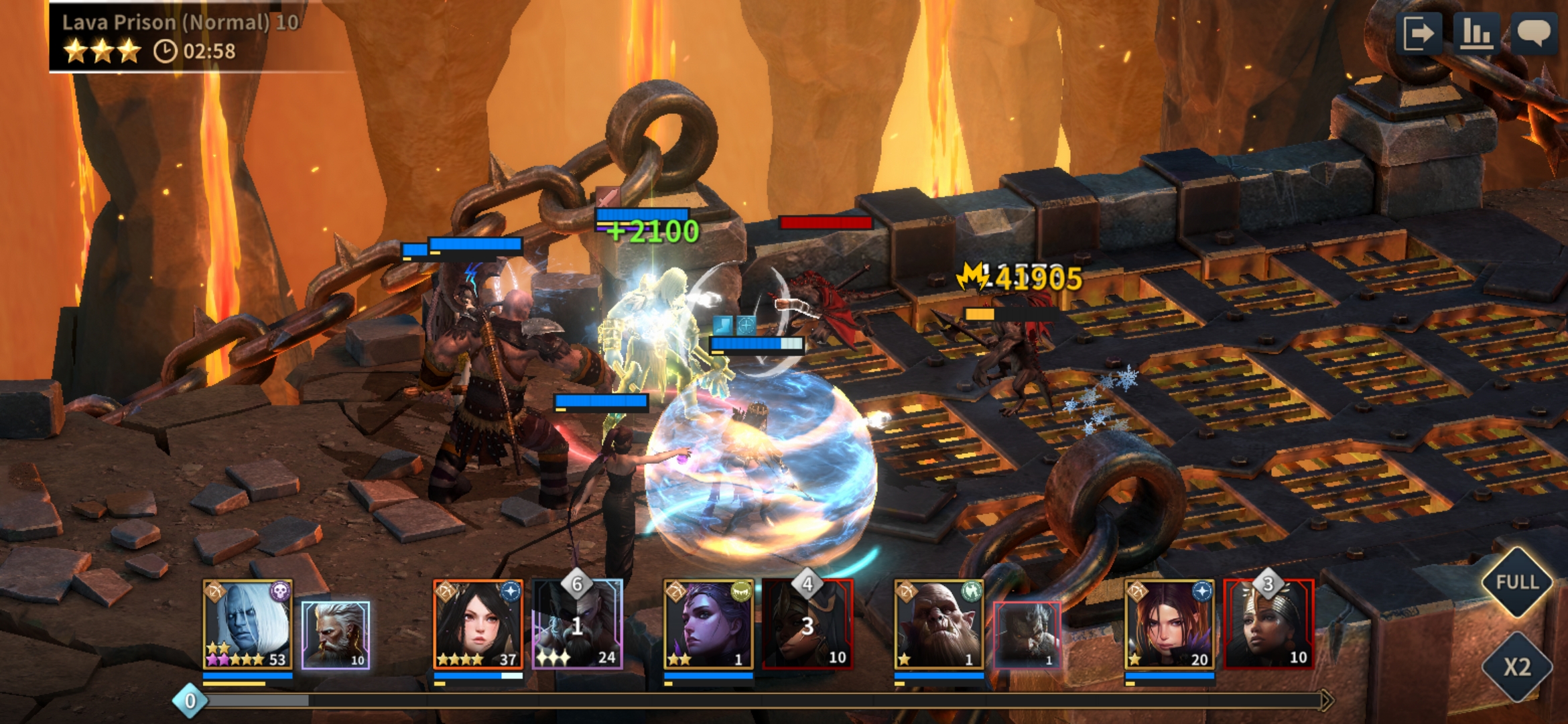Use the grey-bearded old man skill card
Image resolution: width=1568 pixels, height=724 pixels.
pos(336,635)
